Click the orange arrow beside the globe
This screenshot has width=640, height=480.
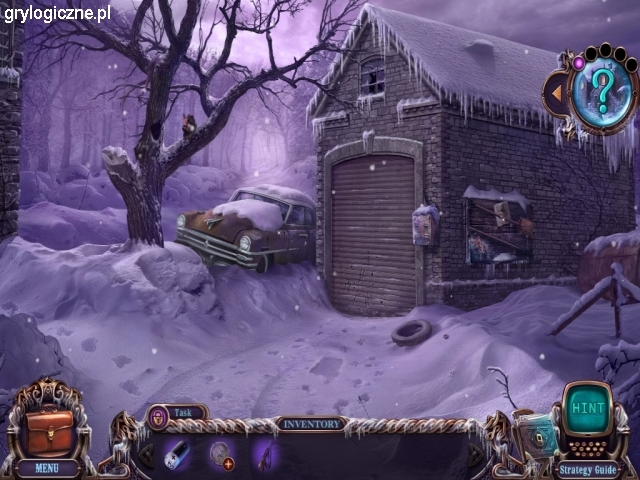(x=554, y=94)
